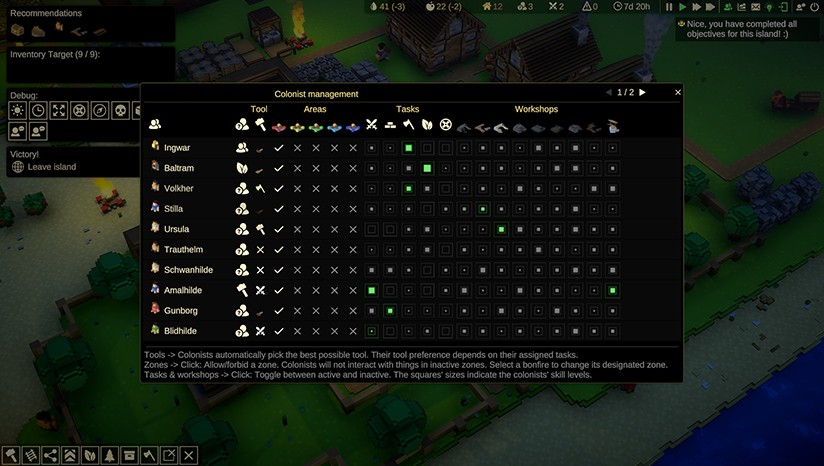Go to next colonist management page
The height and width of the screenshot is (466, 824).
[642, 92]
